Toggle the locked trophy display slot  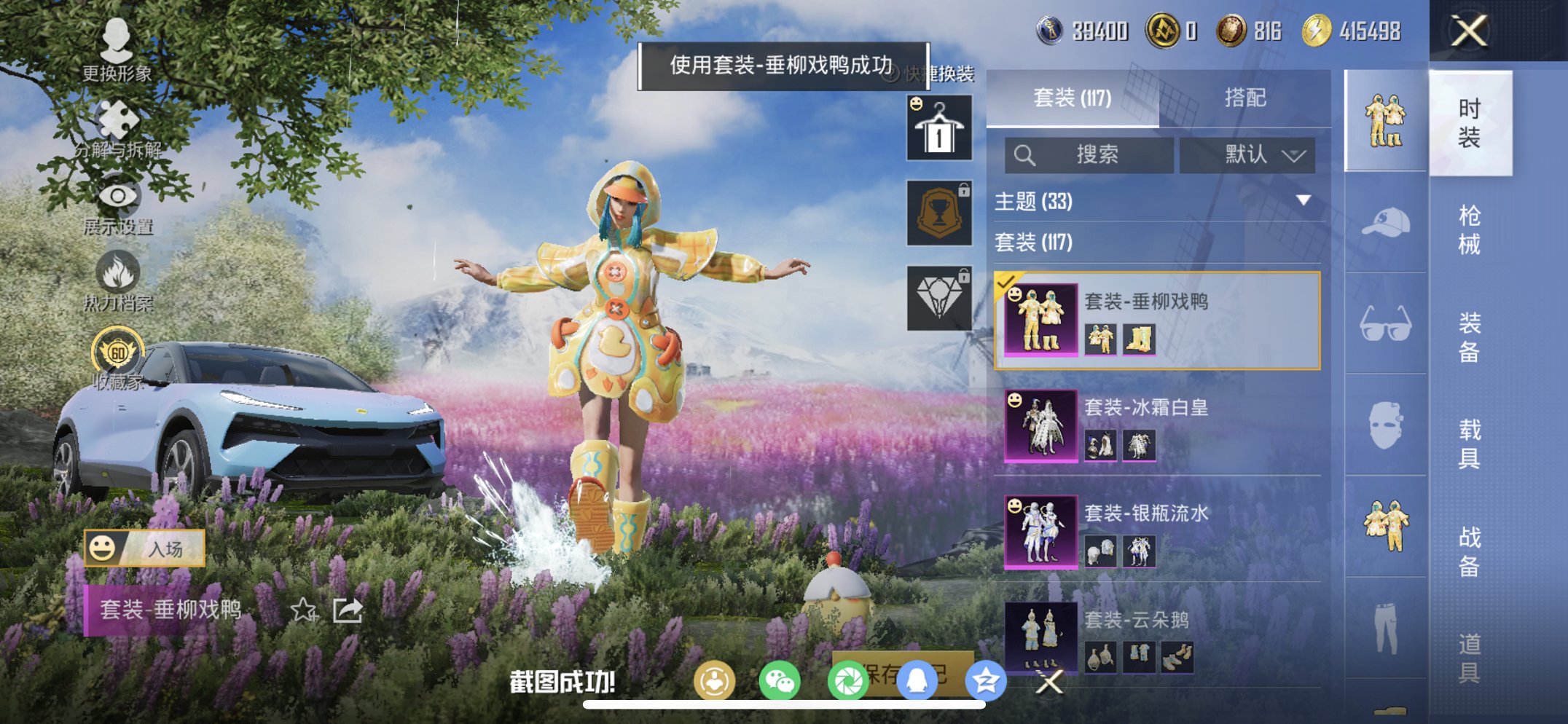coord(938,213)
